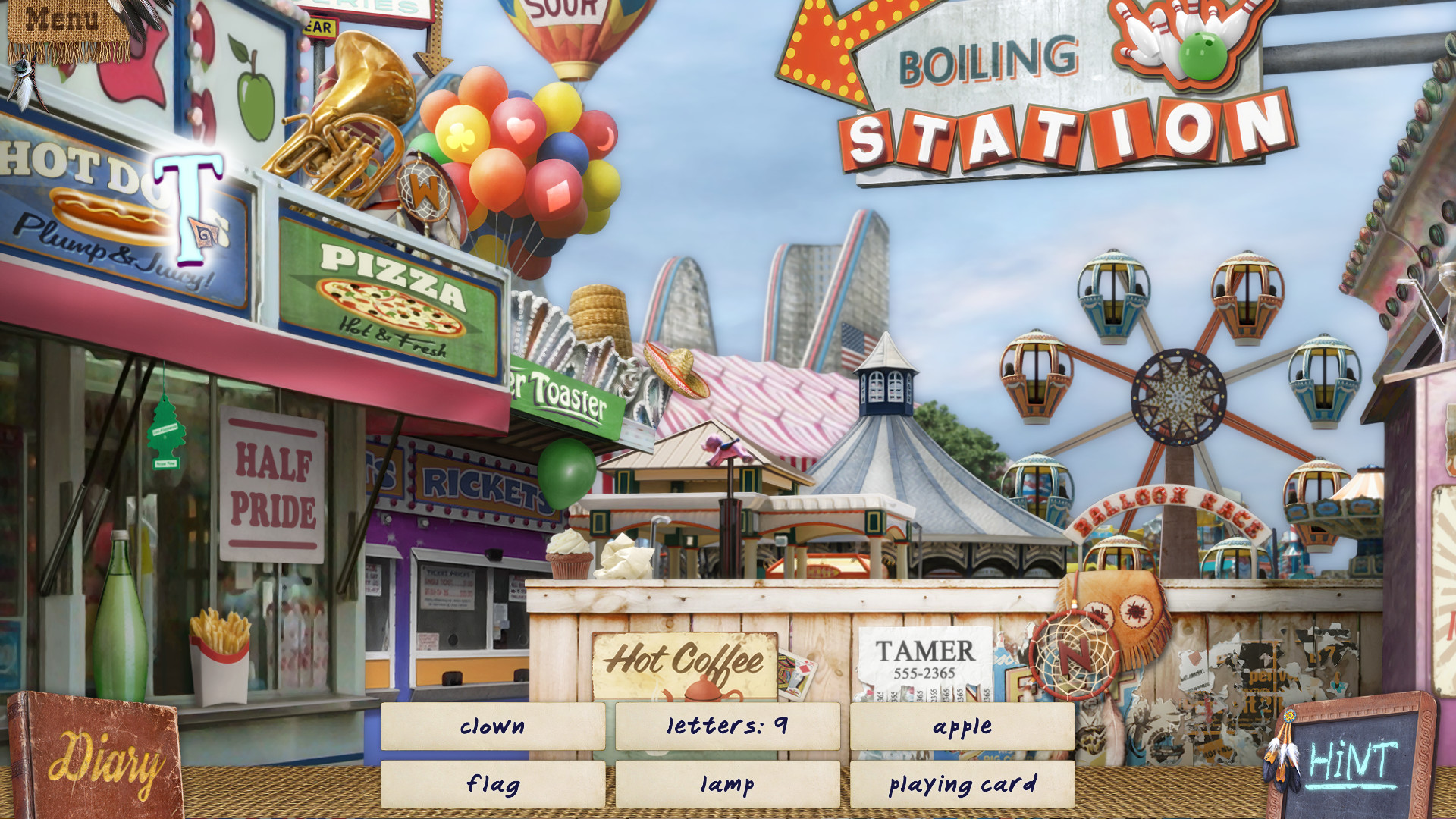
Task: Select the word 'clown' from the list
Action: [493, 726]
